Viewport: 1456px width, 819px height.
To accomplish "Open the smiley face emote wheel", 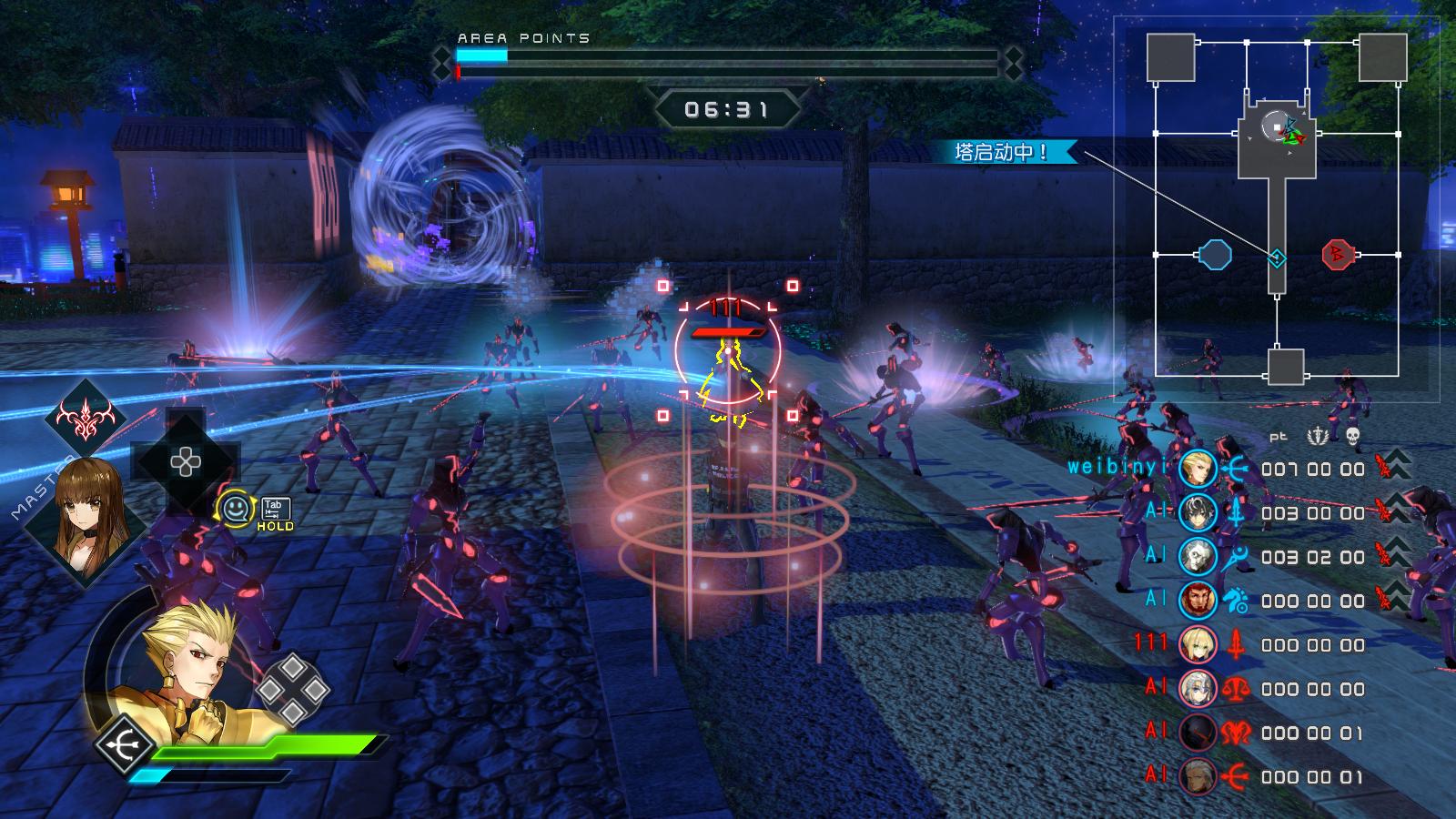I will (x=236, y=508).
